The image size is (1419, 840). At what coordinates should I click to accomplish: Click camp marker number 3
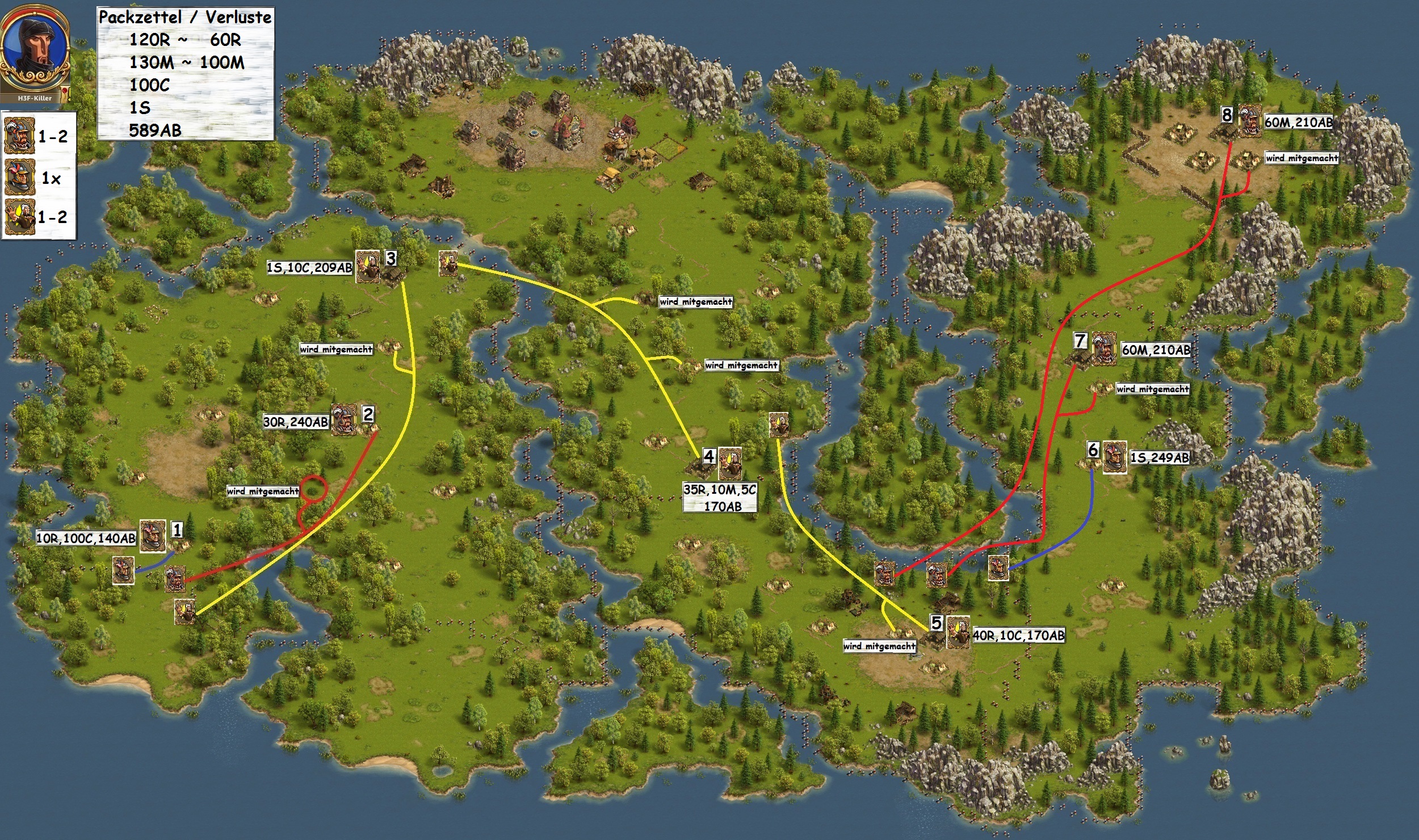pyautogui.click(x=391, y=259)
